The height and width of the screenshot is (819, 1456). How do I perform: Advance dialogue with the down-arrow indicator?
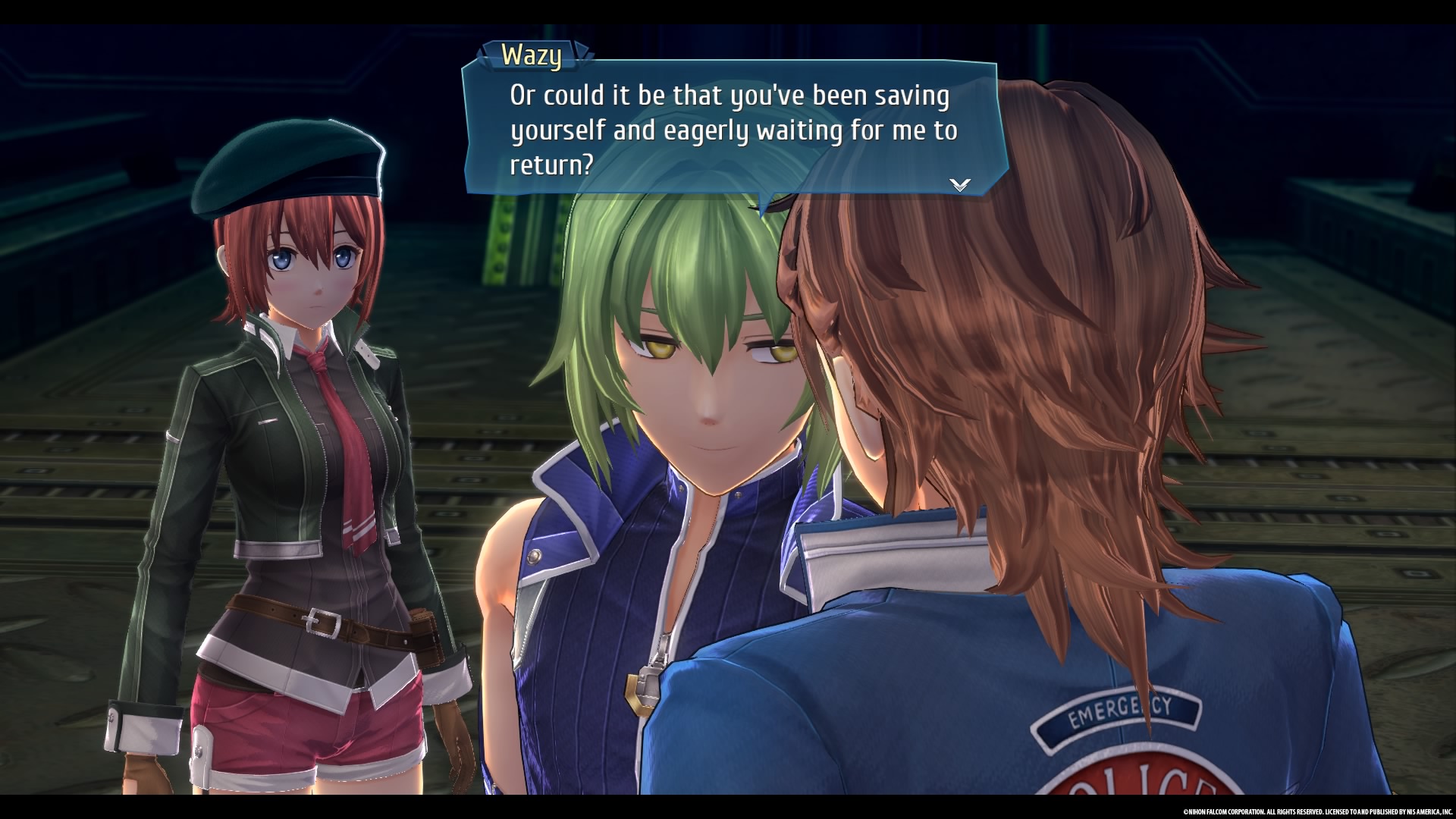click(x=960, y=184)
